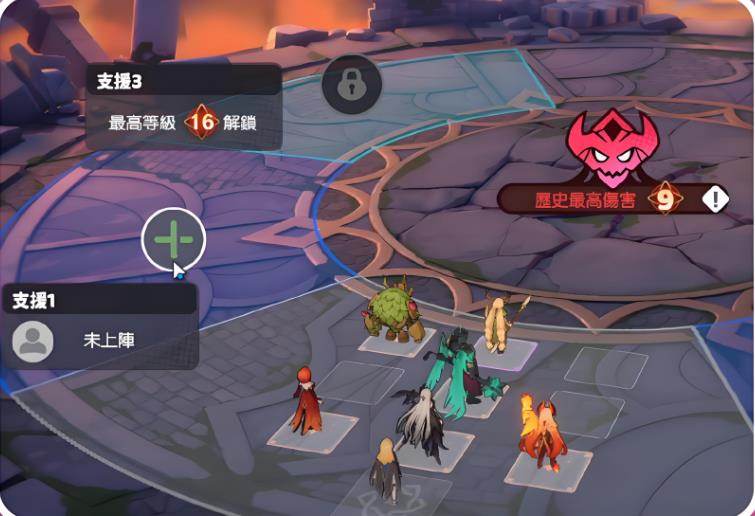Choose the red-haired hero on tile
Screen dimensions: 755x516
pos(304,400)
